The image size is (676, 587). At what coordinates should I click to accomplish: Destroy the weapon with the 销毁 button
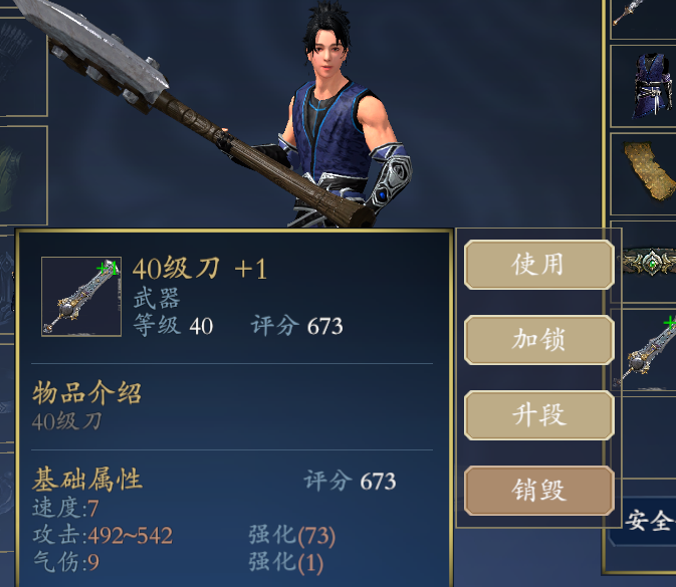tap(539, 490)
